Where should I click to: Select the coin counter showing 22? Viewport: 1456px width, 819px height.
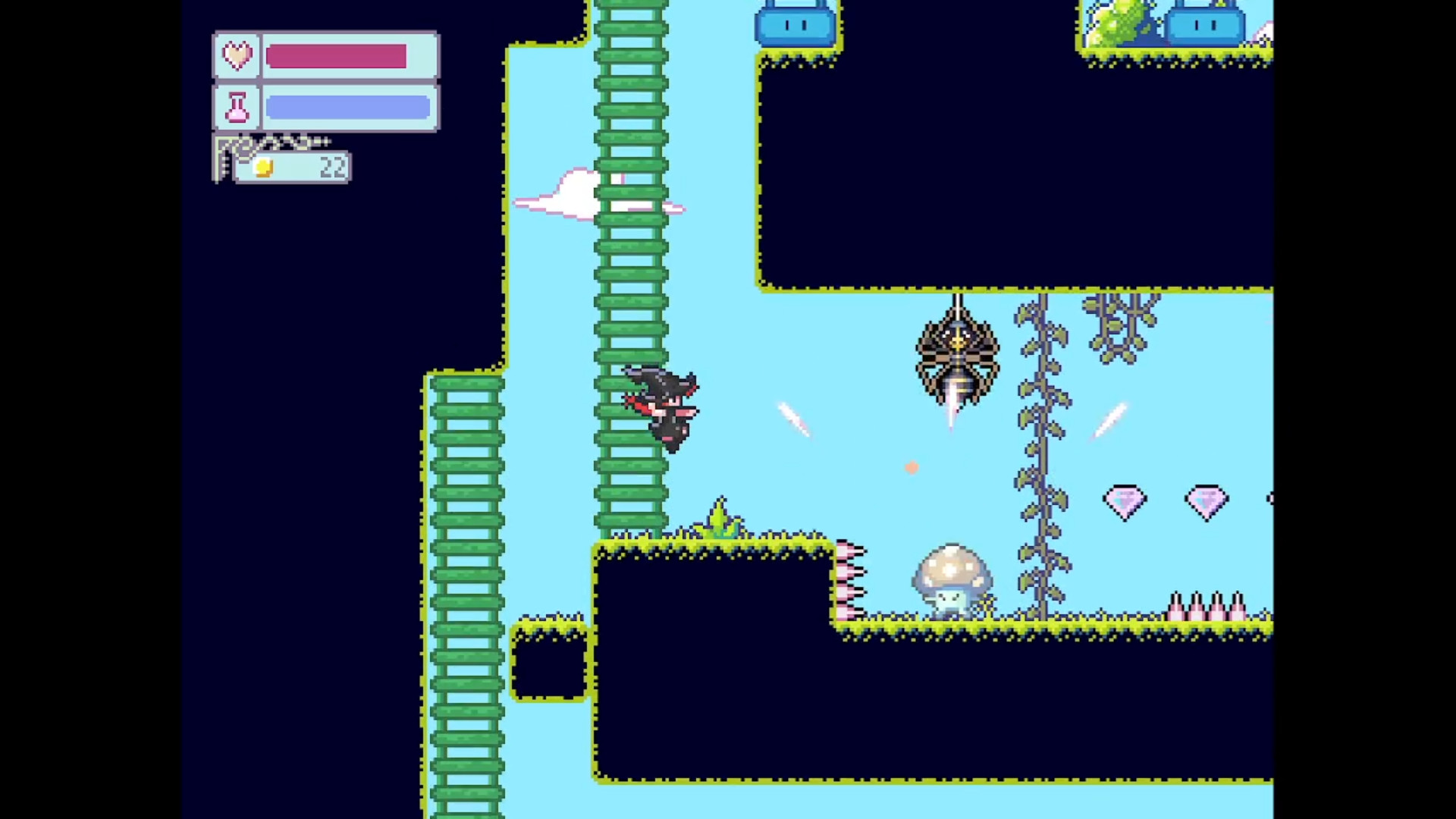tap(331, 168)
